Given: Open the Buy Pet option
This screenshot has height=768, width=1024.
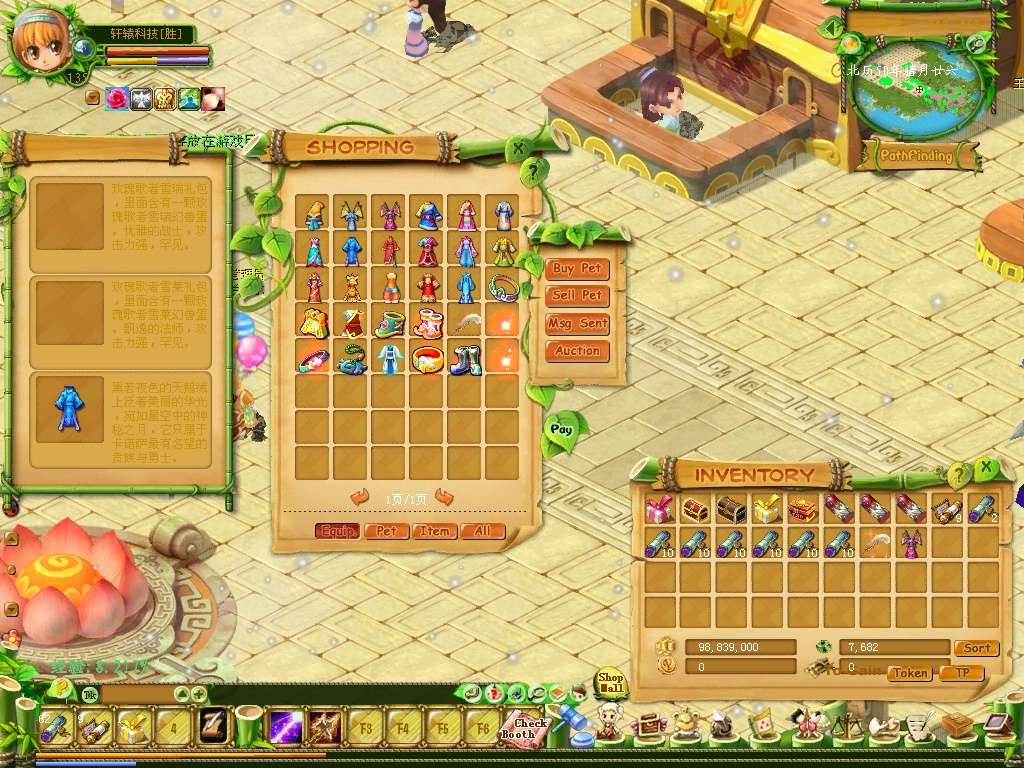Looking at the screenshot, I should (577, 268).
